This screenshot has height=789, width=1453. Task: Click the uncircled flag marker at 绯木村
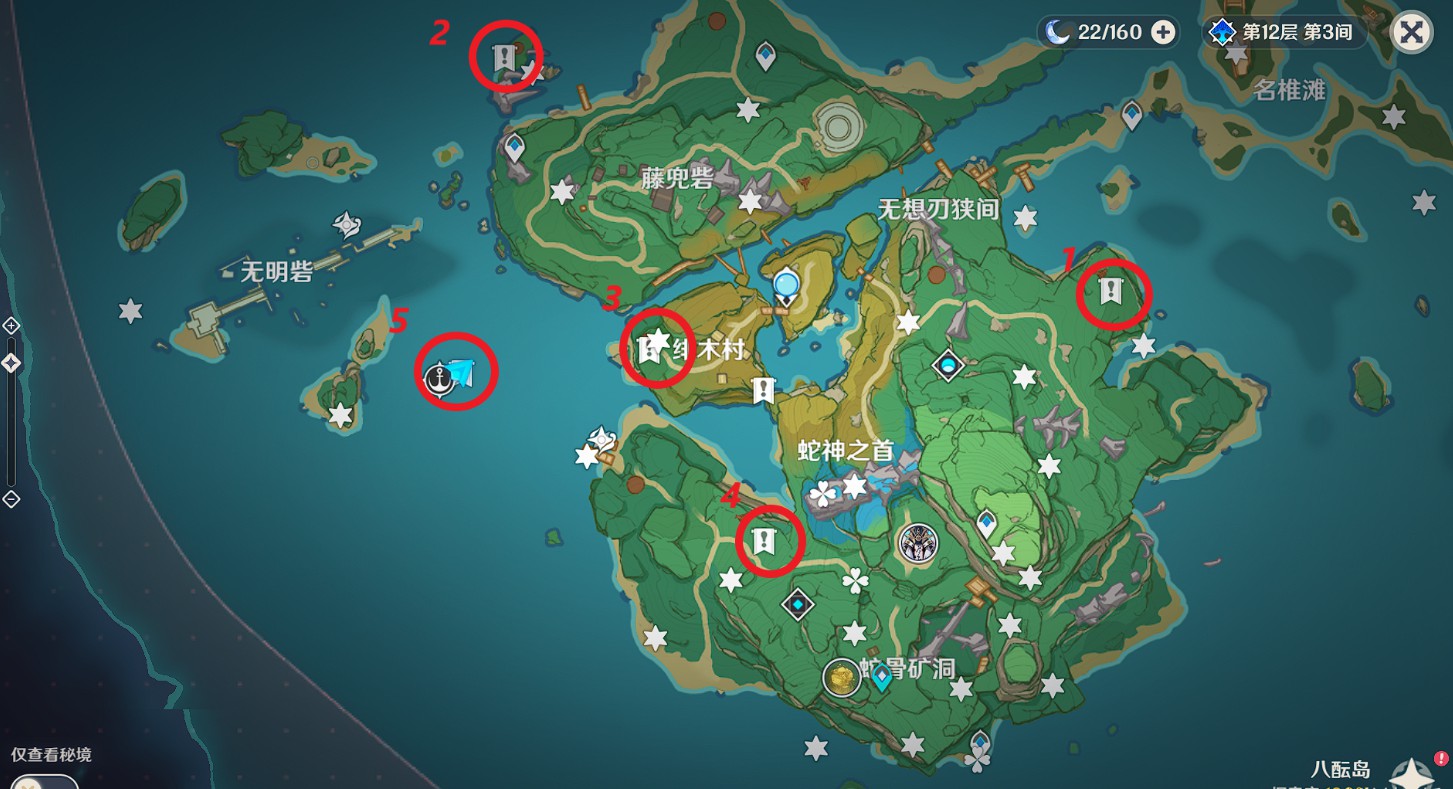click(x=764, y=390)
